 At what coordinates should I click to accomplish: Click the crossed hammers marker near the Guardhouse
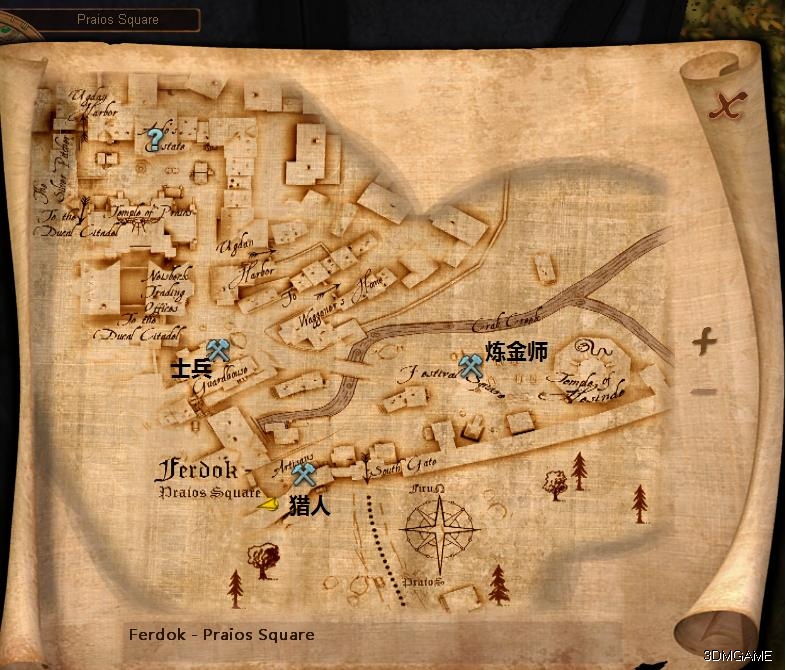click(x=218, y=349)
